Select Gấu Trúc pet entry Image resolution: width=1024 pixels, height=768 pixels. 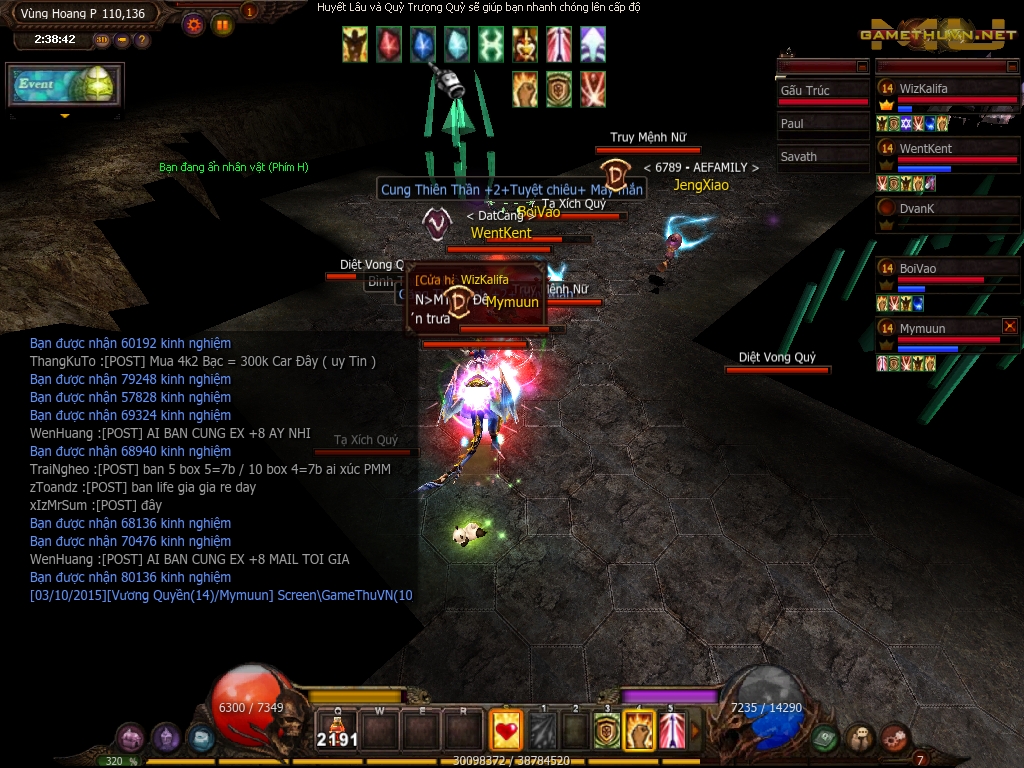(822, 91)
